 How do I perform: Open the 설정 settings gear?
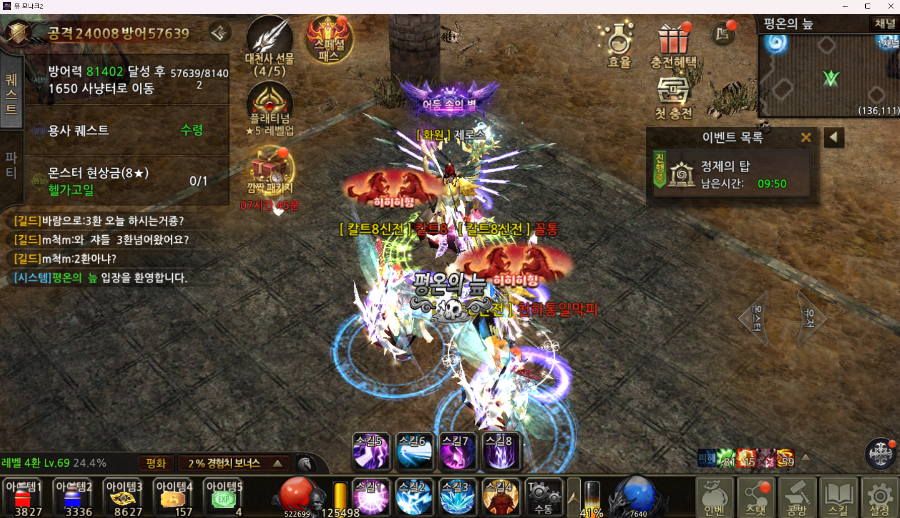pyautogui.click(x=878, y=496)
